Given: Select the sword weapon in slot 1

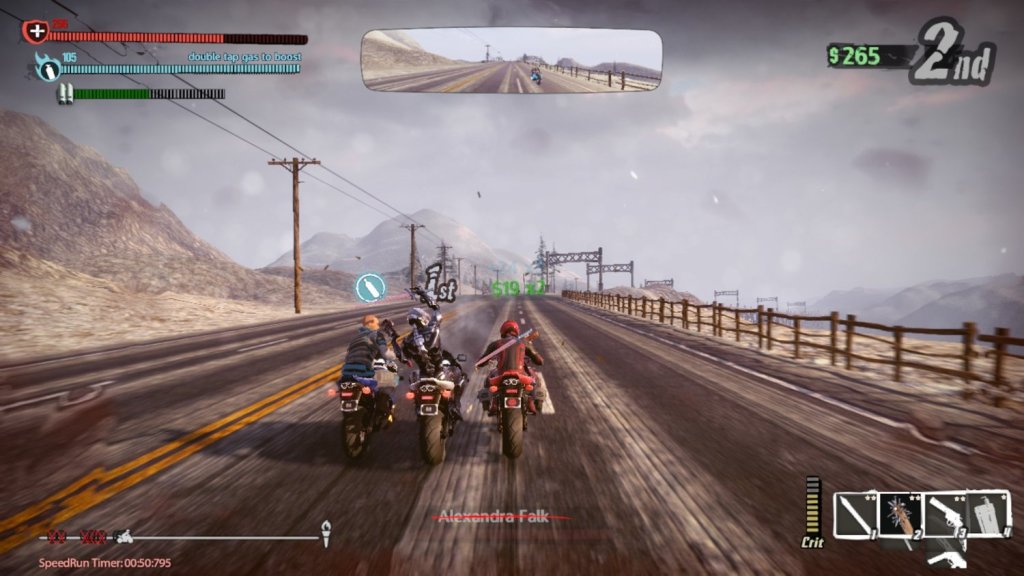Looking at the screenshot, I should pyautogui.click(x=855, y=514).
